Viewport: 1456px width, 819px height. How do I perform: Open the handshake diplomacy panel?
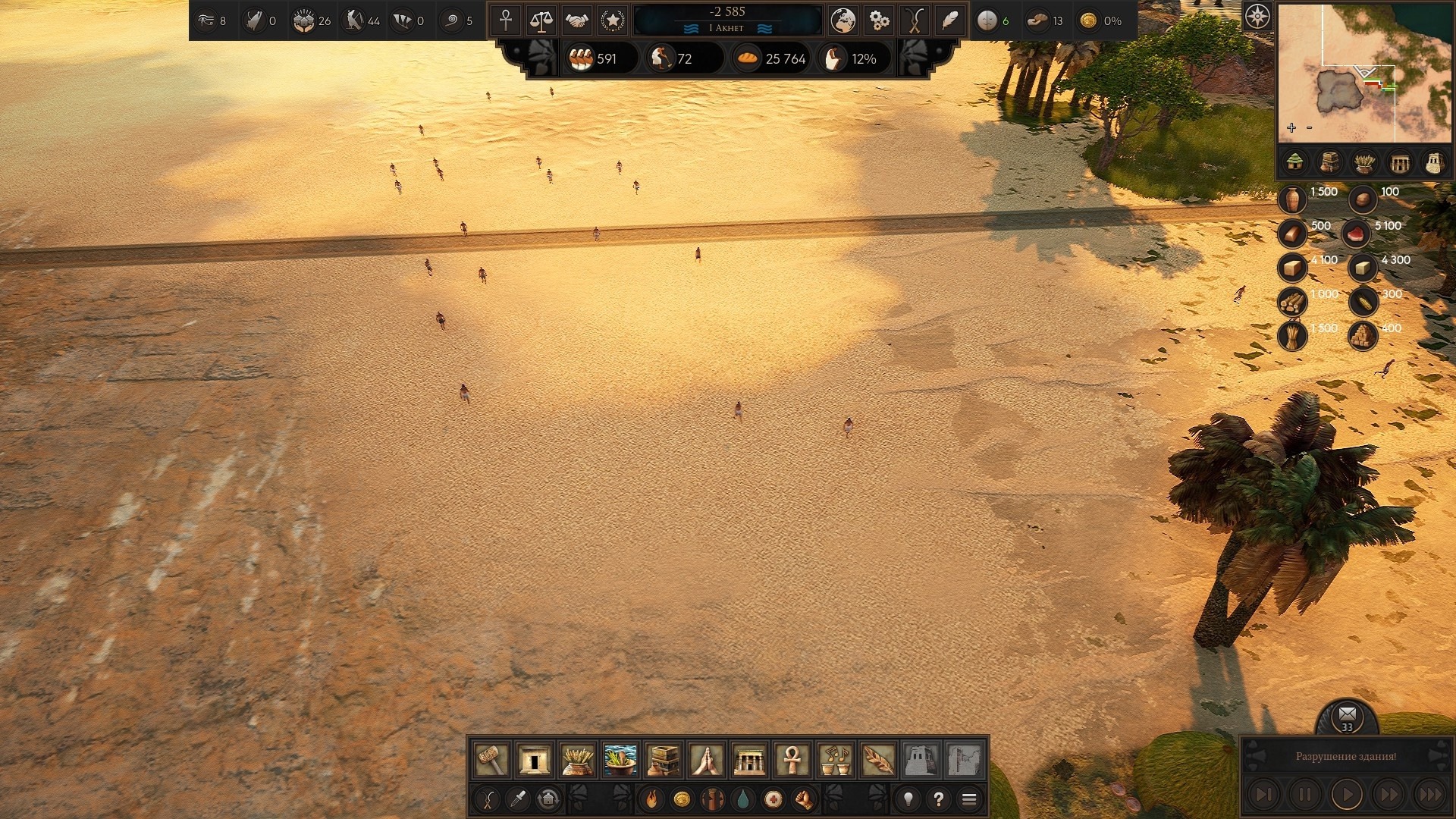577,20
